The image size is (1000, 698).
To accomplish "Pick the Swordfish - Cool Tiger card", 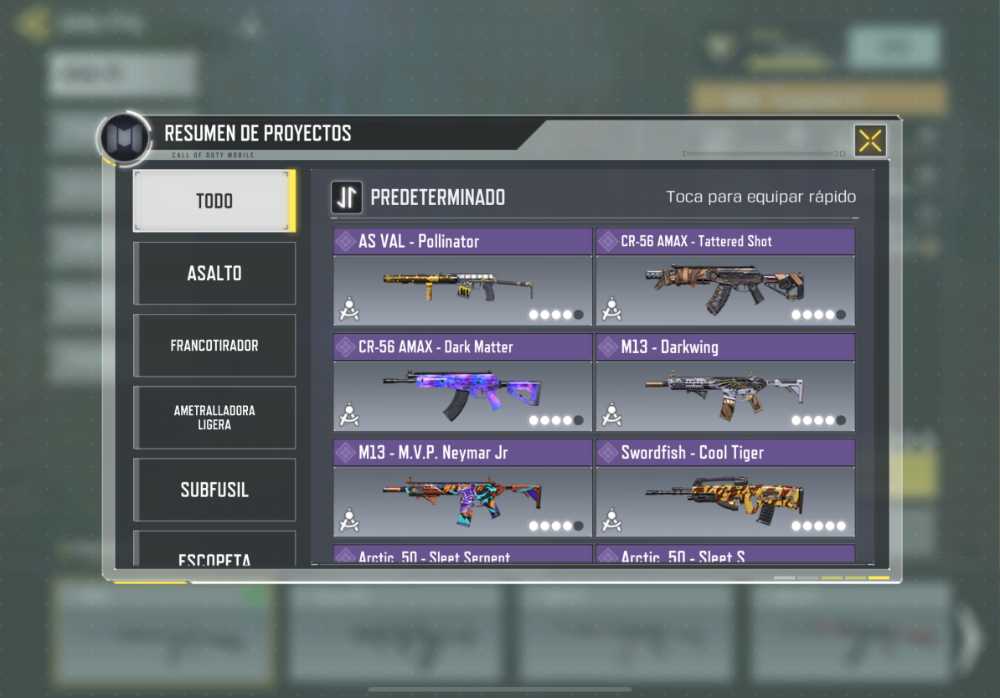I will click(x=725, y=489).
